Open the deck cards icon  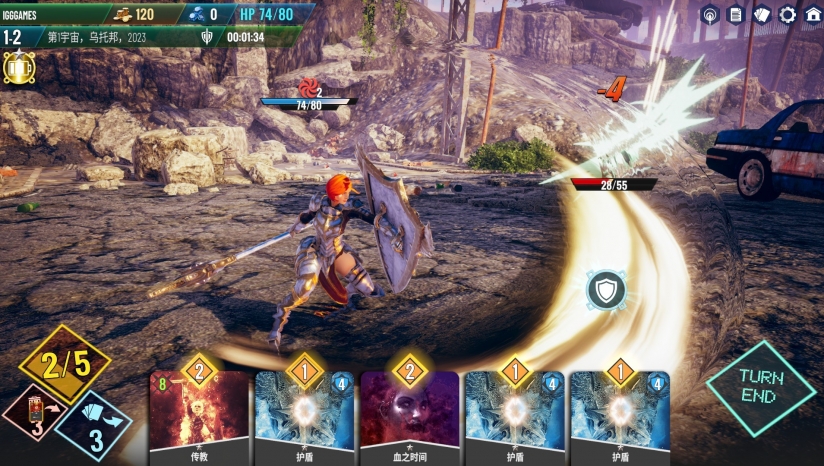(762, 15)
